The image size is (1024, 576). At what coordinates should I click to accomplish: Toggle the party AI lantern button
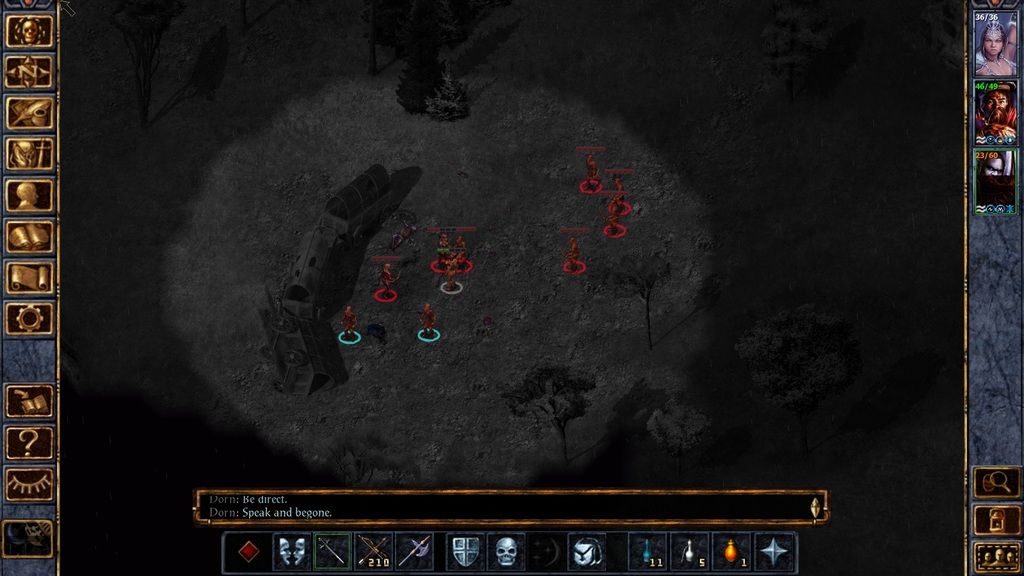pos(996,520)
